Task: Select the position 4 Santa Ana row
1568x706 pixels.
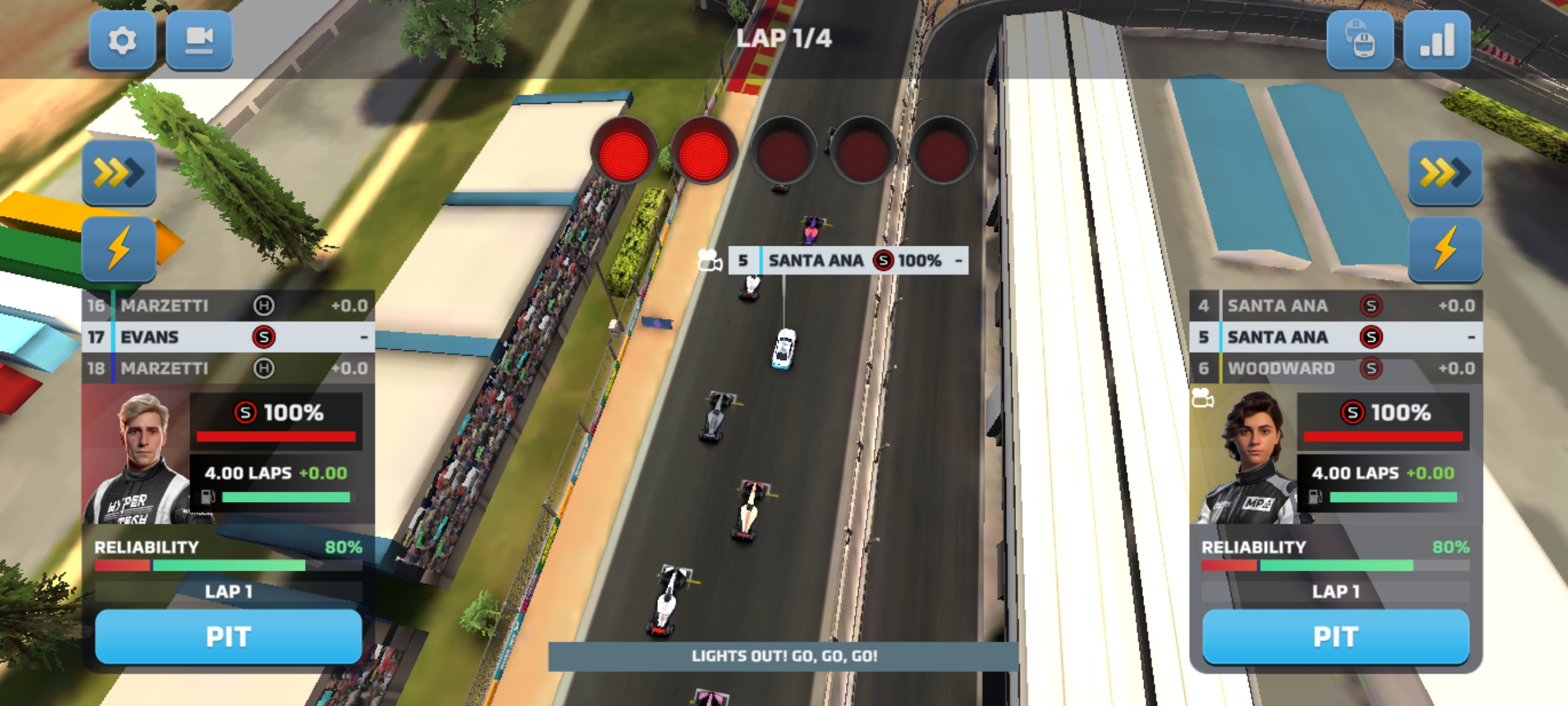Action: point(1335,306)
